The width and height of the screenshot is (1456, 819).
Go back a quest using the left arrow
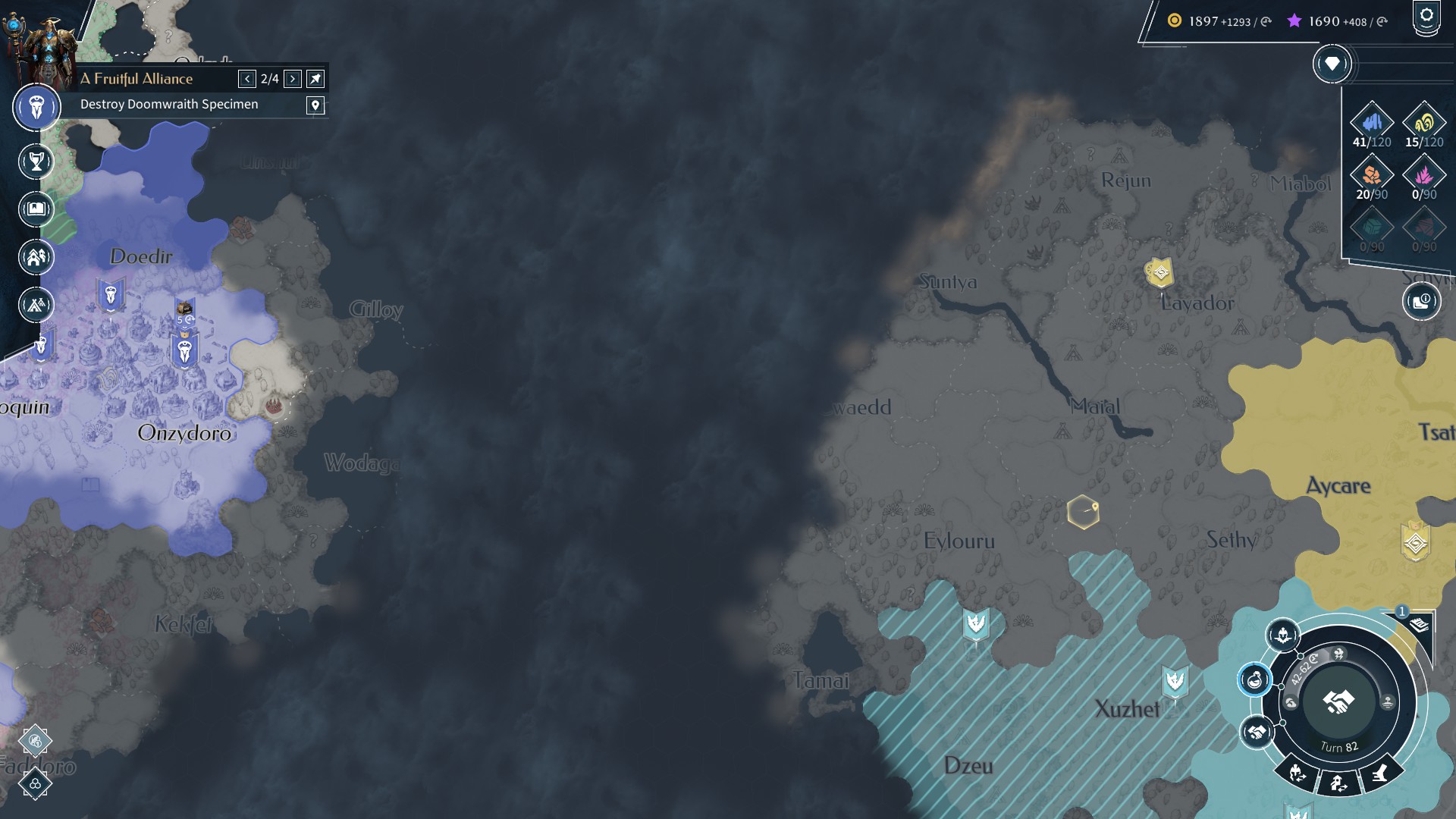click(246, 78)
